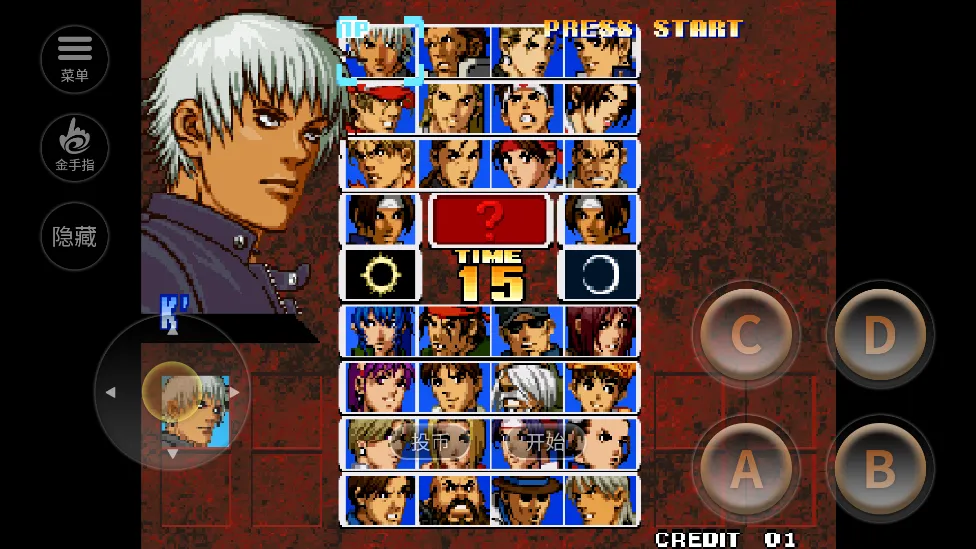Select bearded Chang's portrait
The image size is (976, 549).
click(x=453, y=499)
